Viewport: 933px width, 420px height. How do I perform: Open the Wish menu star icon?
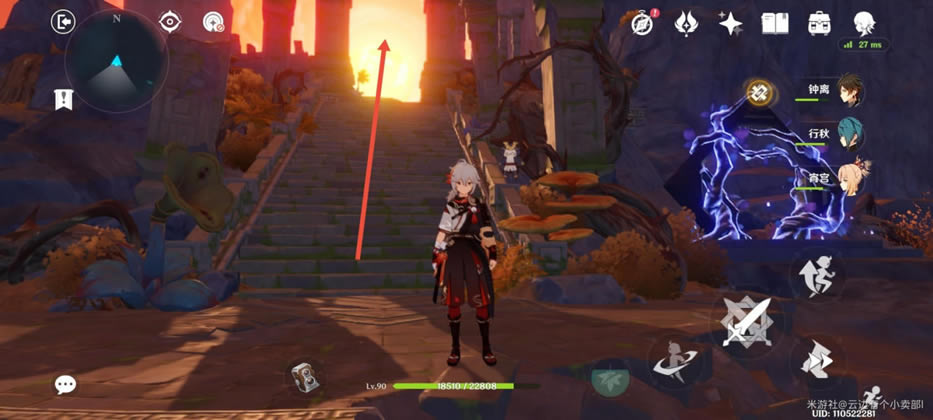(x=687, y=22)
